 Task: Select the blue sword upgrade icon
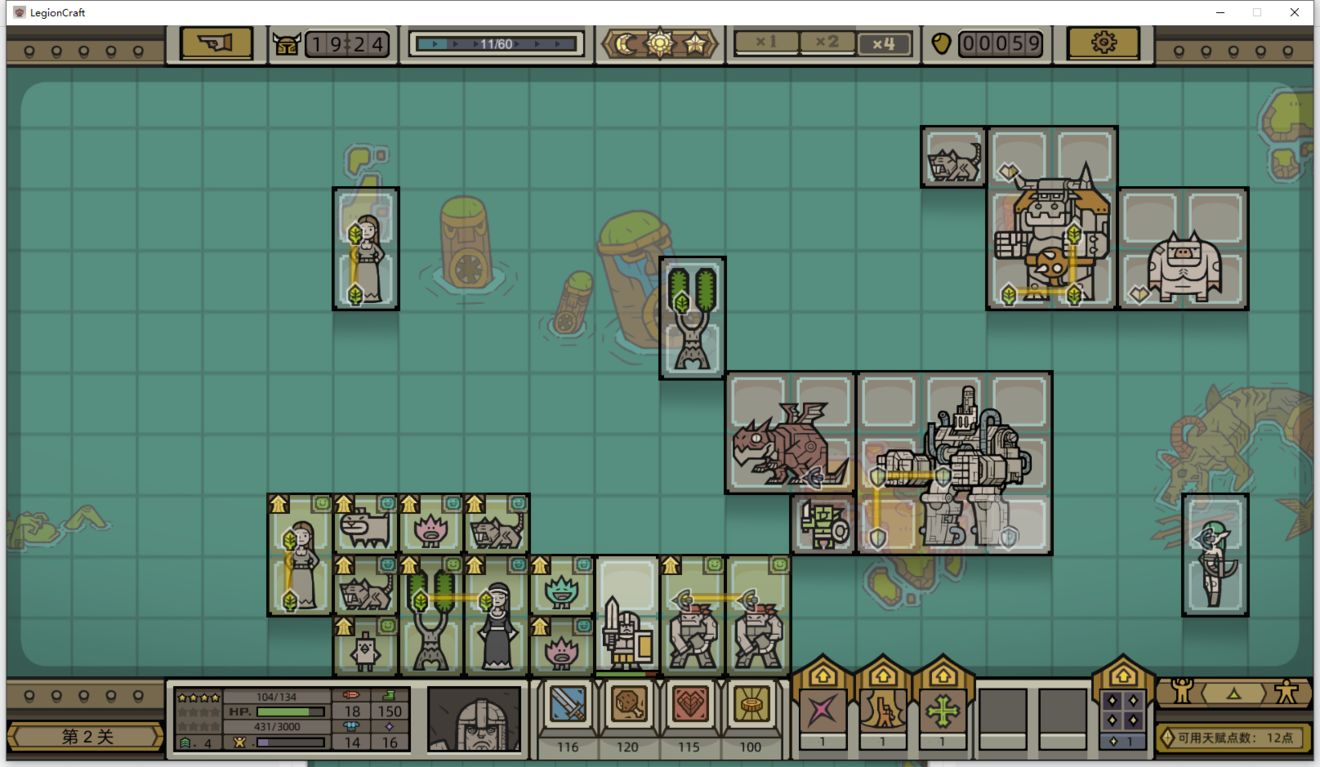click(x=568, y=706)
